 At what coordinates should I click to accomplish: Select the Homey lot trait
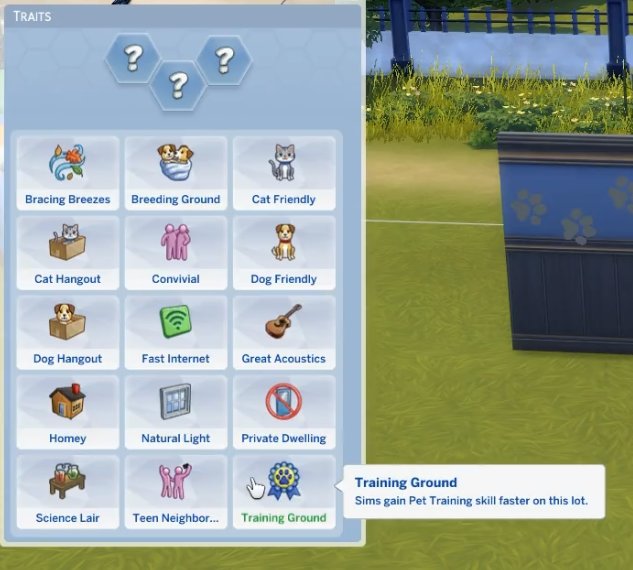pos(68,412)
